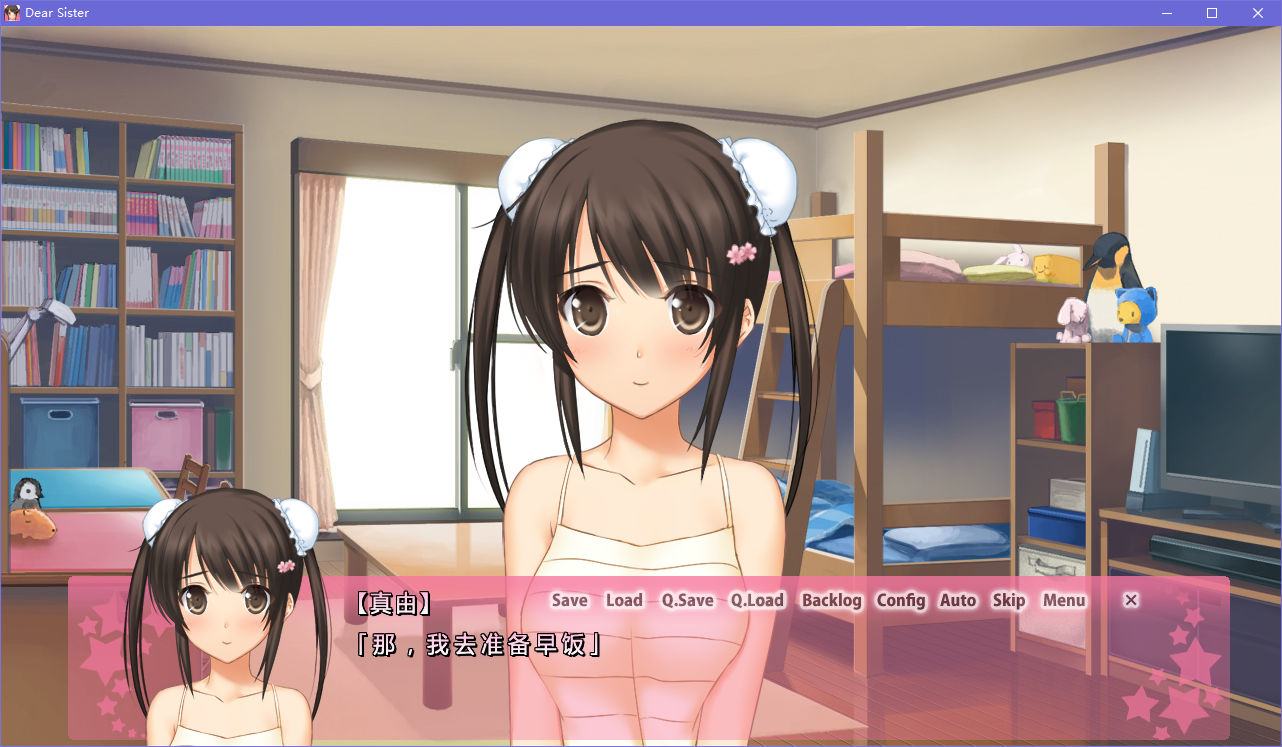Toggle Auto text advance
1282x747 pixels.
tap(958, 600)
